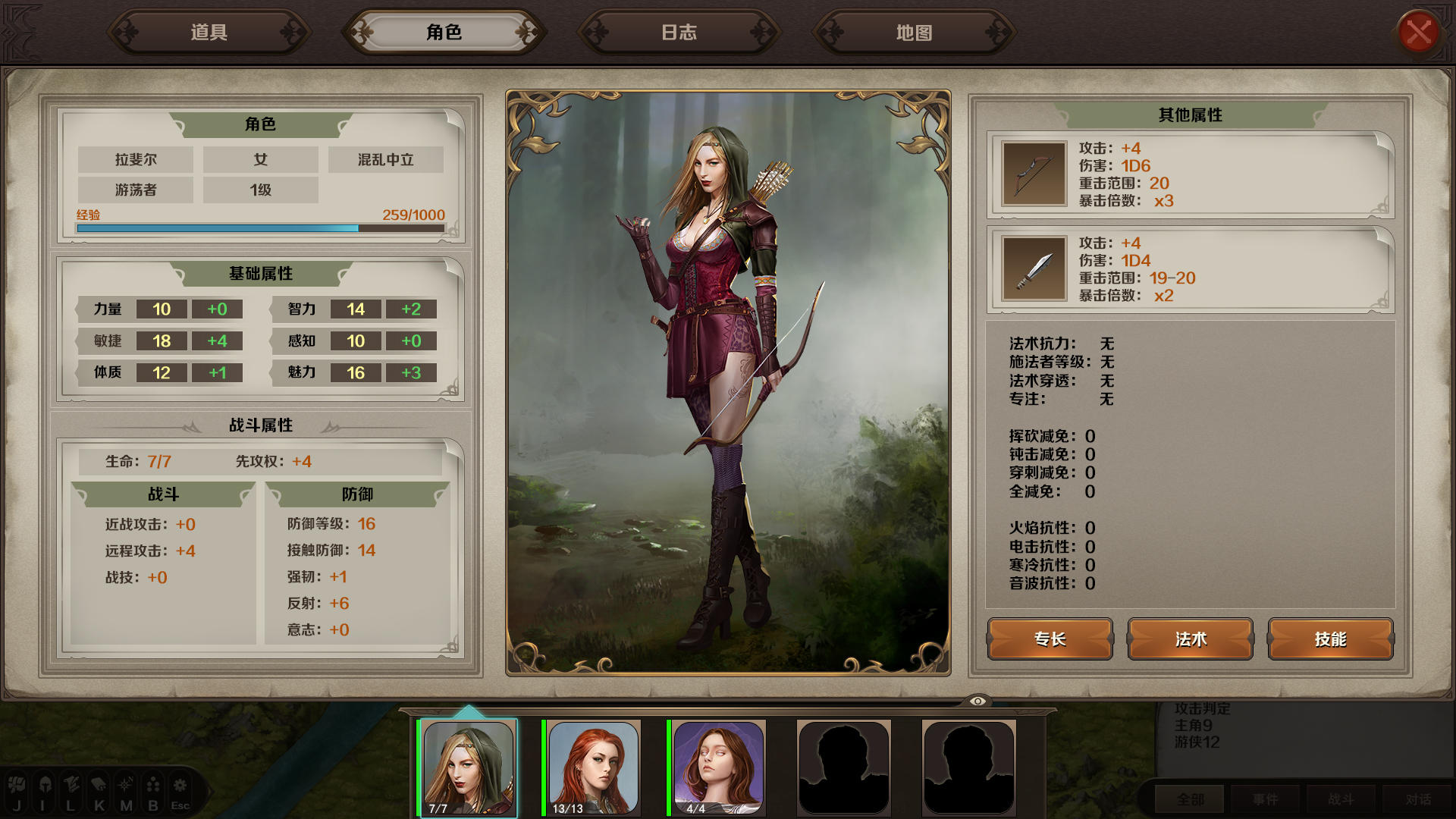Screen dimensions: 1456x819
Task: Open the 专长 feats panel
Action: coord(1049,639)
